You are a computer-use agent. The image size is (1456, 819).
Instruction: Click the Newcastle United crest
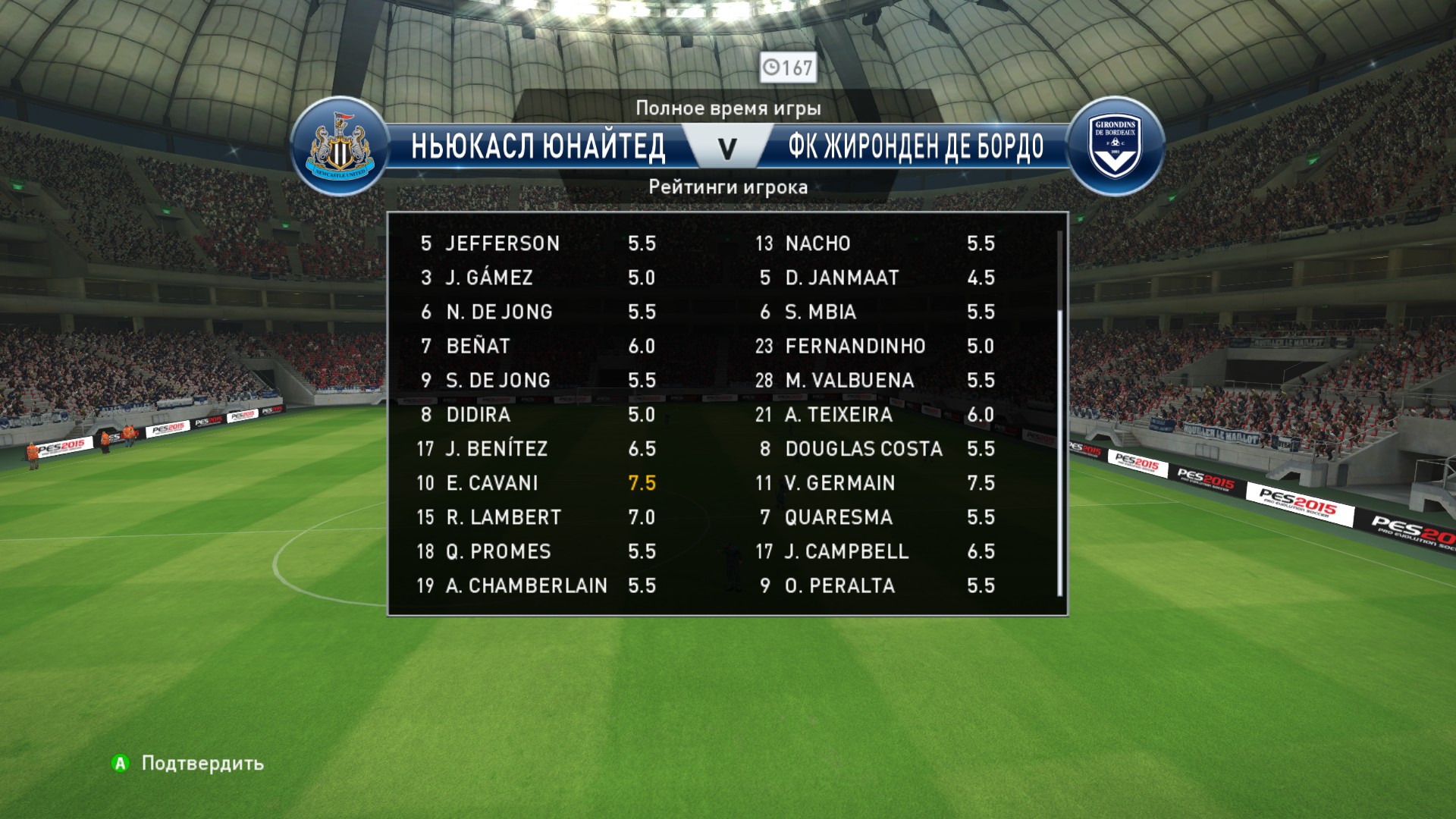pyautogui.click(x=339, y=147)
